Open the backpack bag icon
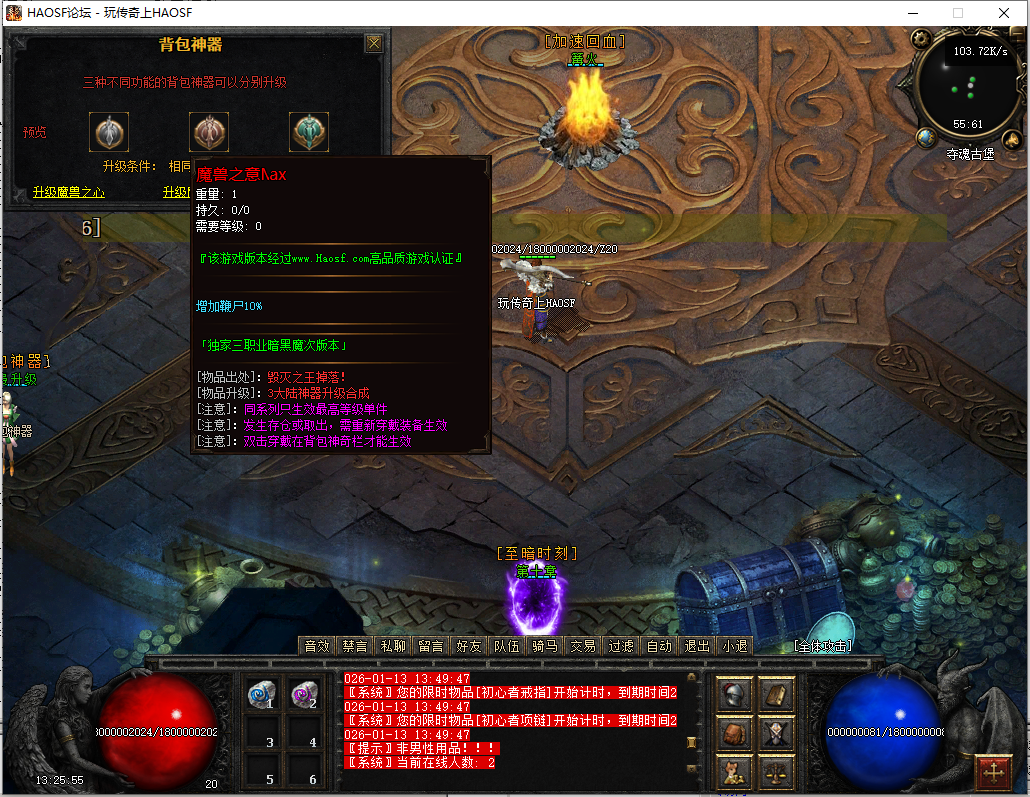1030x797 pixels. (736, 734)
